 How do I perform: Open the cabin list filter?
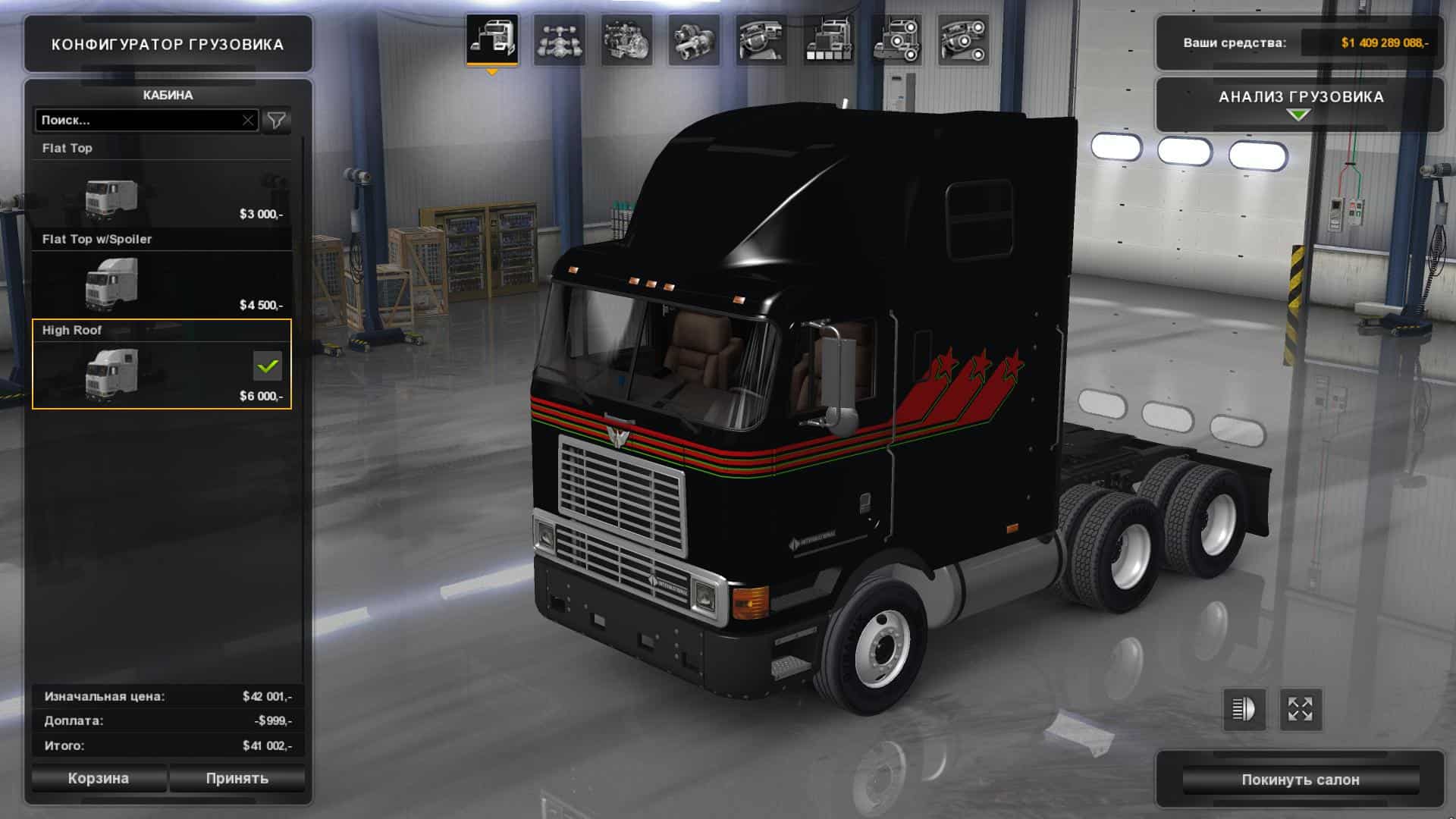(277, 120)
